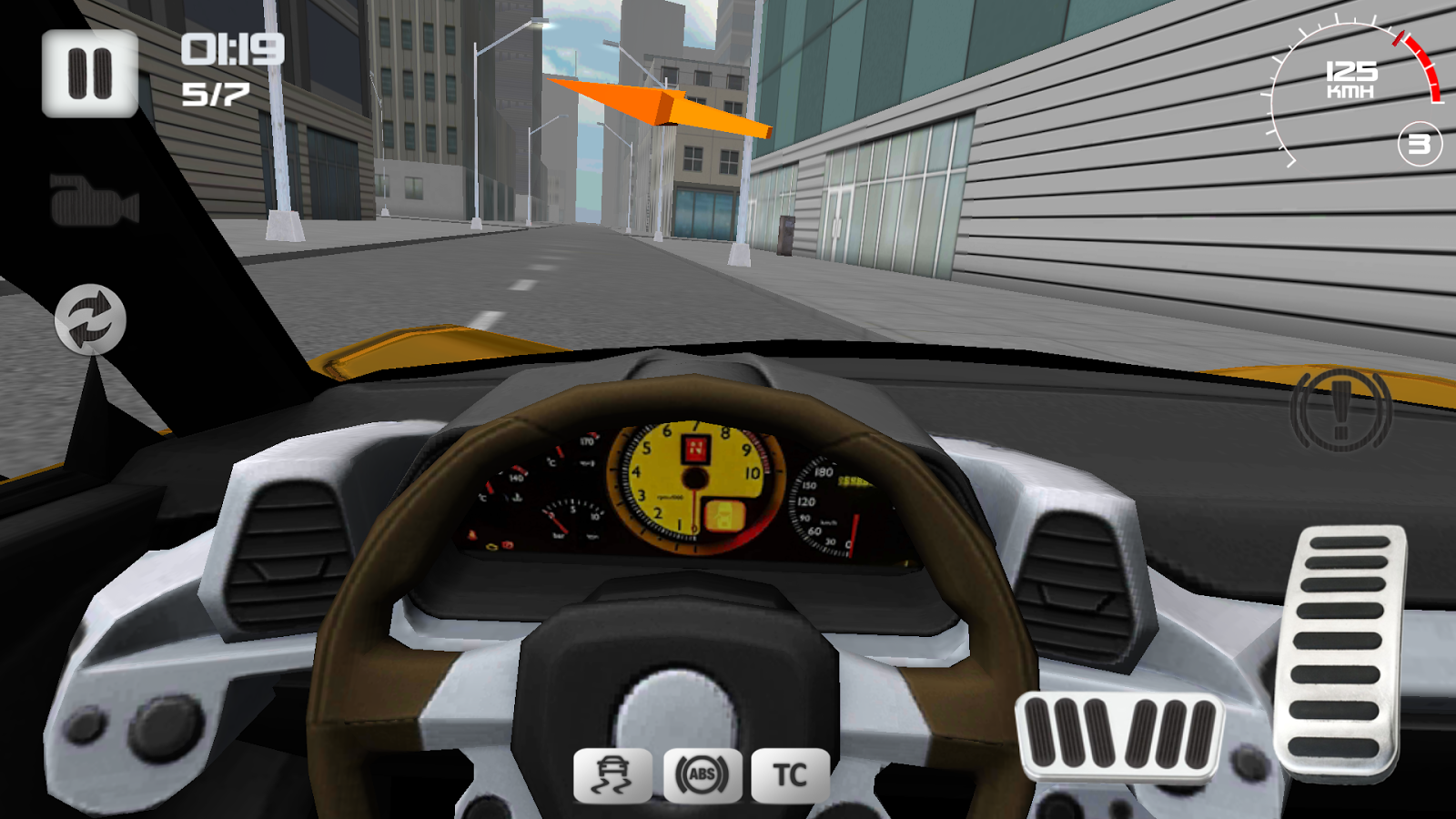Tap the gear indicator N on the cluster
Viewport: 1456px width, 819px height.
pyautogui.click(x=694, y=450)
